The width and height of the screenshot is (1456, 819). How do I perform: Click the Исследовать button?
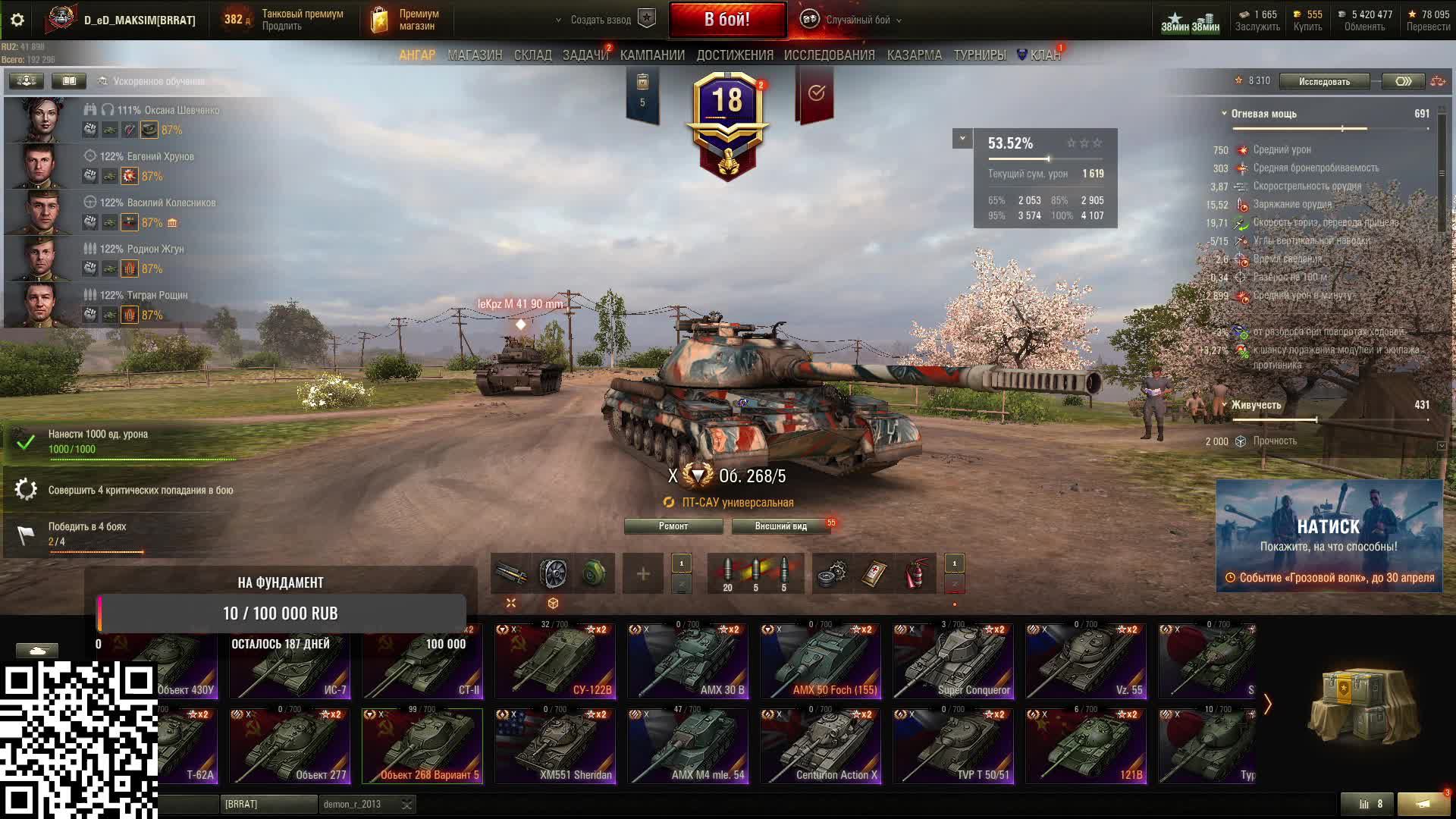coord(1324,81)
